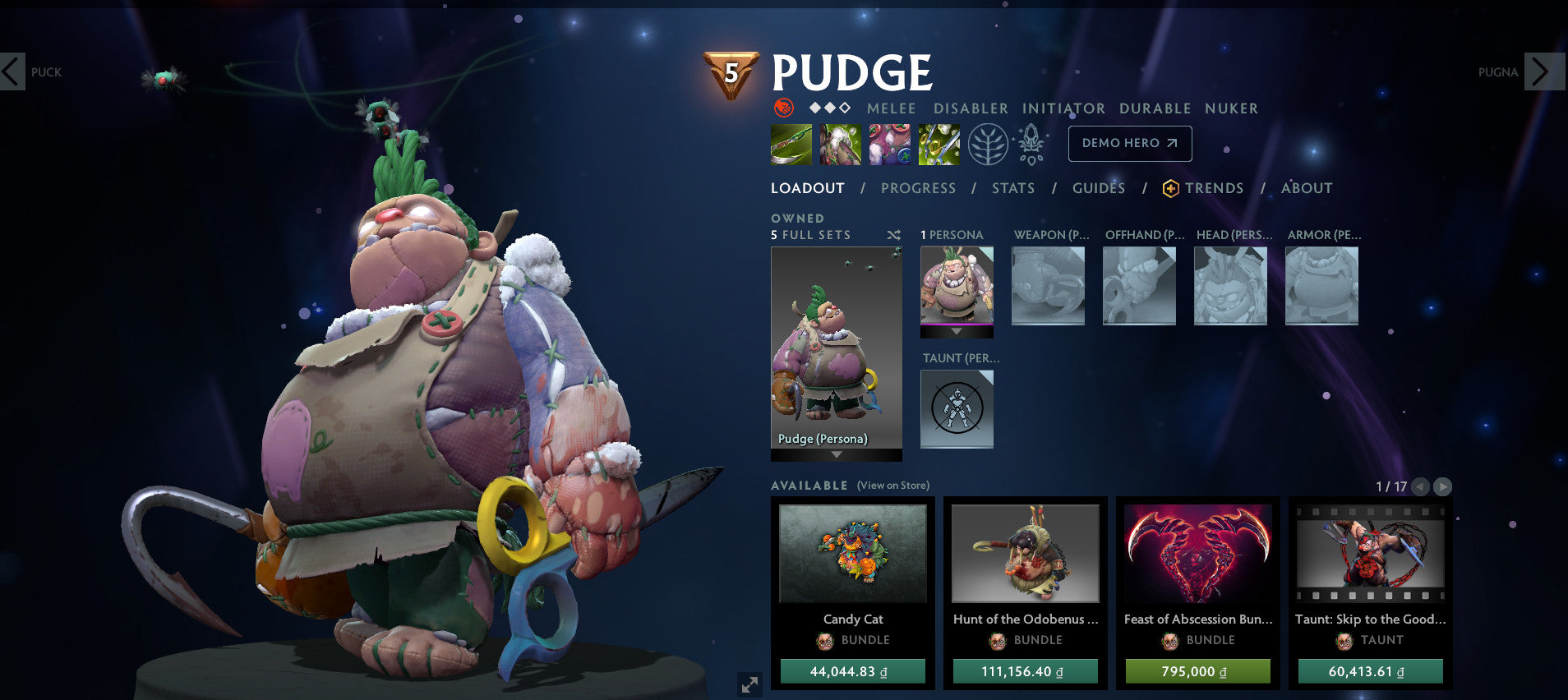Select the strength attribute icon

tap(786, 108)
